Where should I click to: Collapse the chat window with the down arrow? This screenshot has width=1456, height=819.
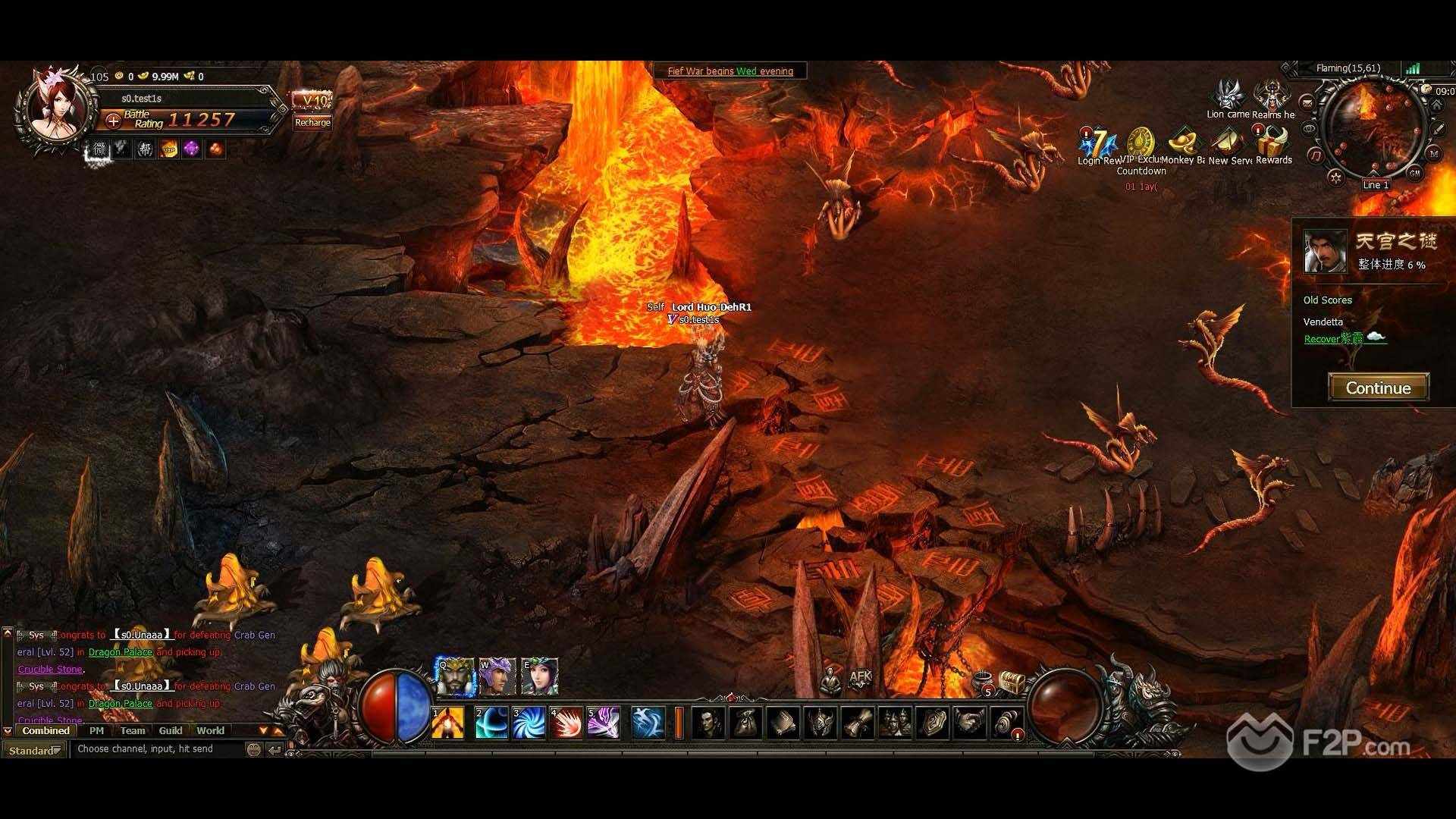tap(8, 730)
